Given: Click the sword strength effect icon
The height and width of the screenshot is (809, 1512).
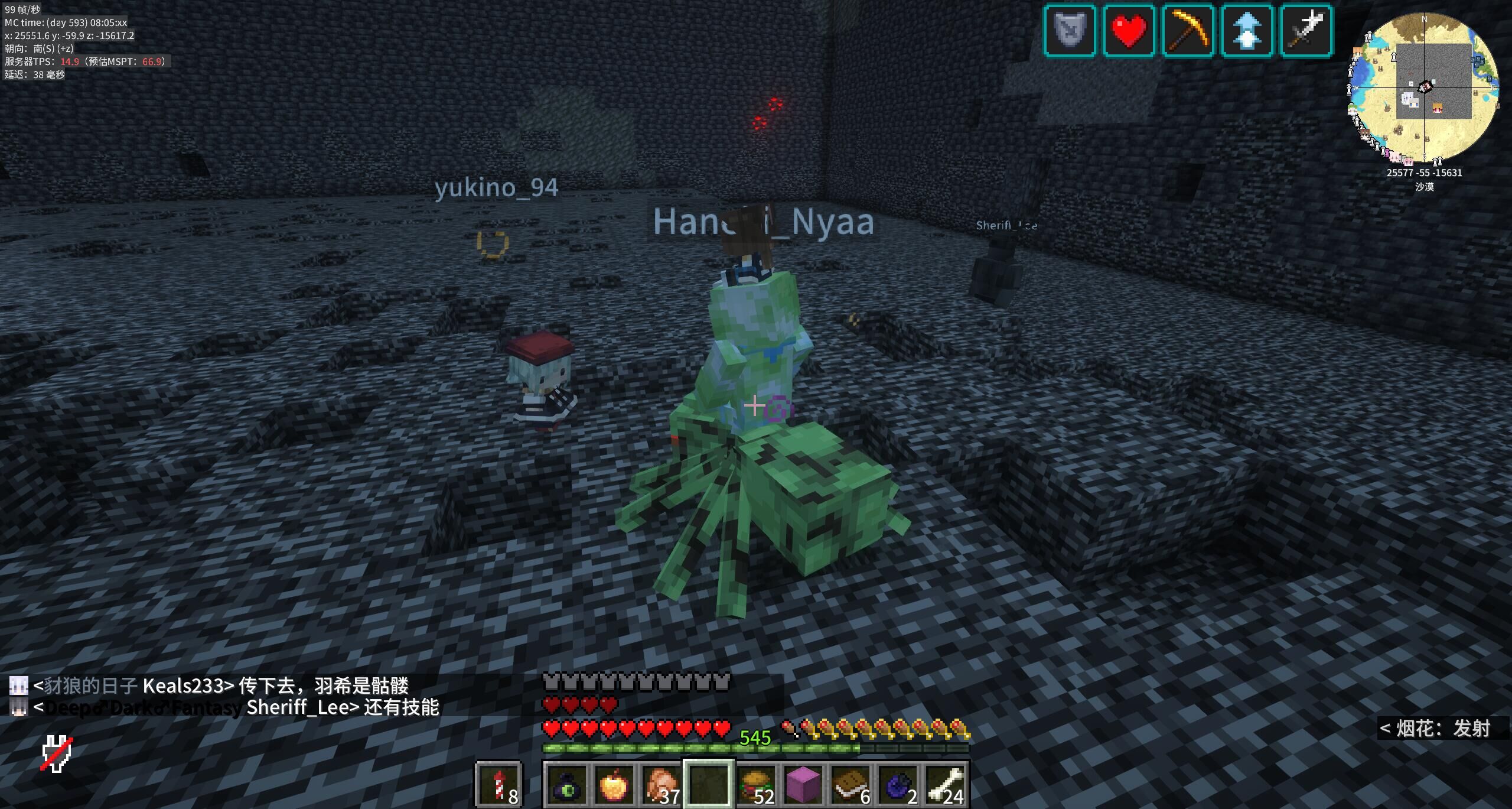Looking at the screenshot, I should coord(1306,31).
